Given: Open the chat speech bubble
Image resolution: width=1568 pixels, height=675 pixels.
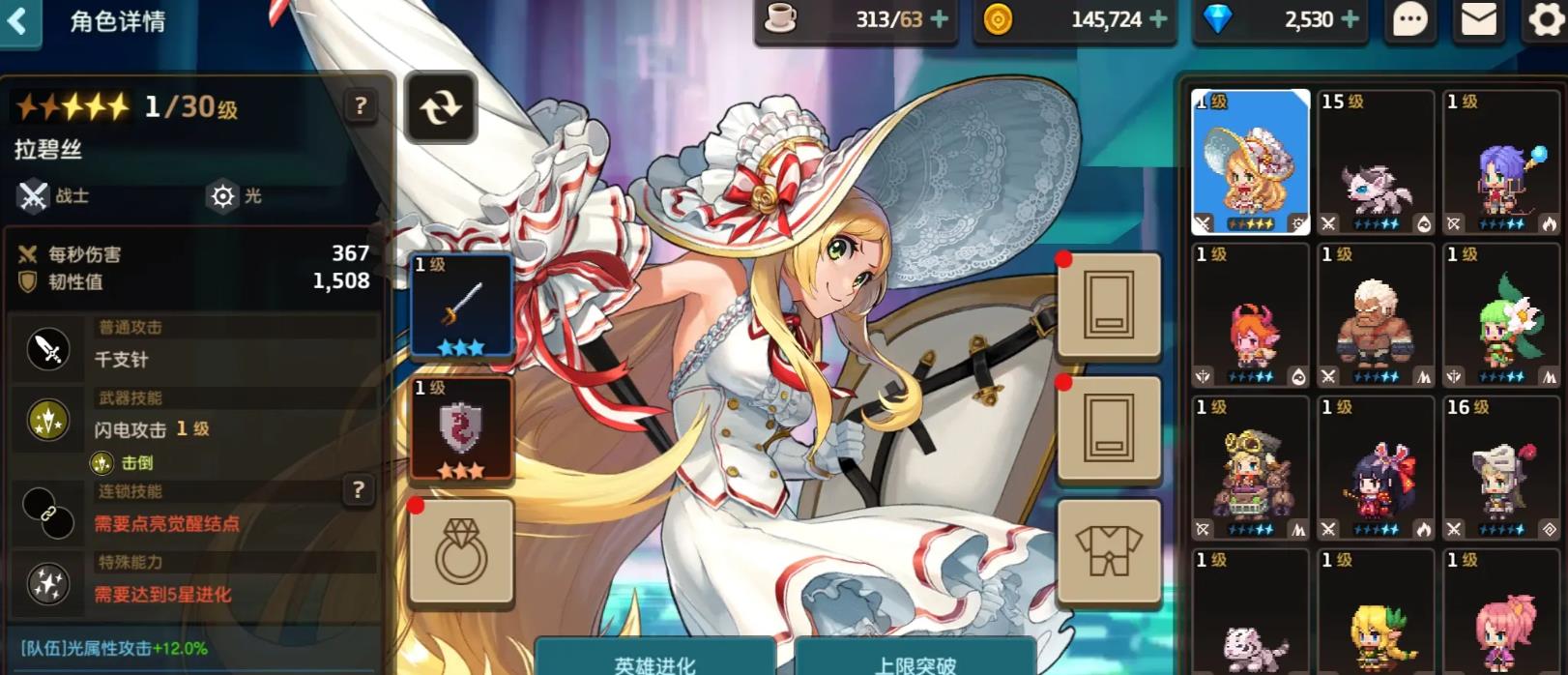Looking at the screenshot, I should coord(1409,20).
